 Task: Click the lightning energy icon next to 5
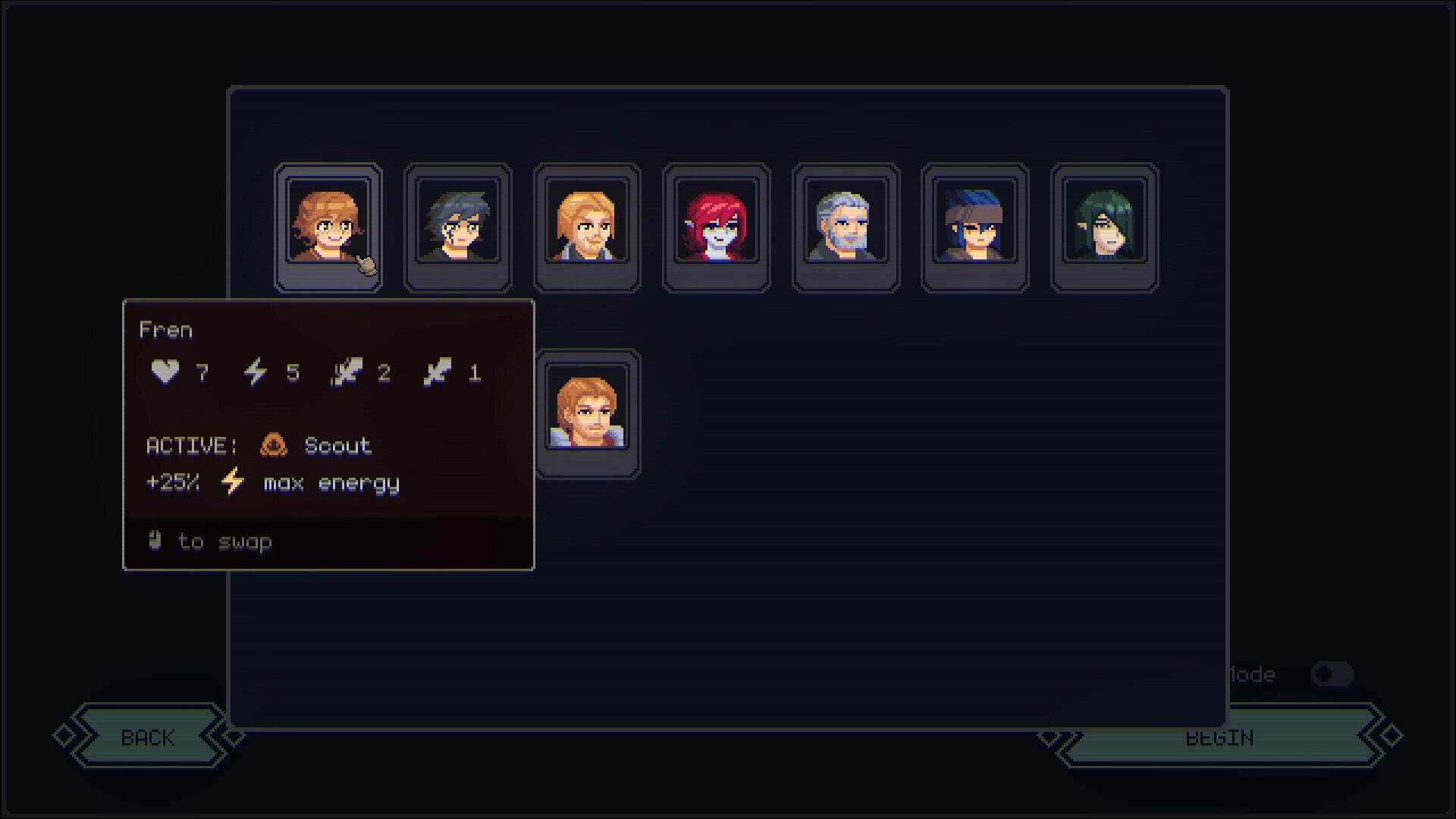256,371
